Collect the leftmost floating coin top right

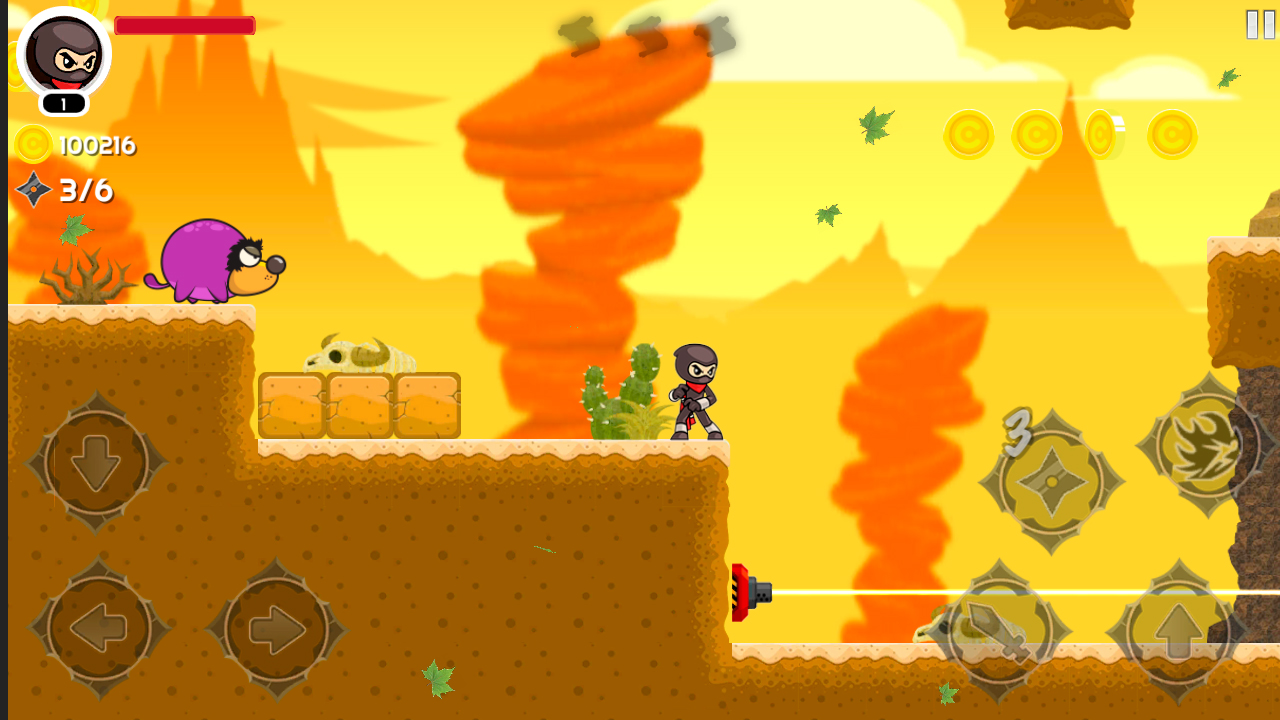[x=967, y=135]
